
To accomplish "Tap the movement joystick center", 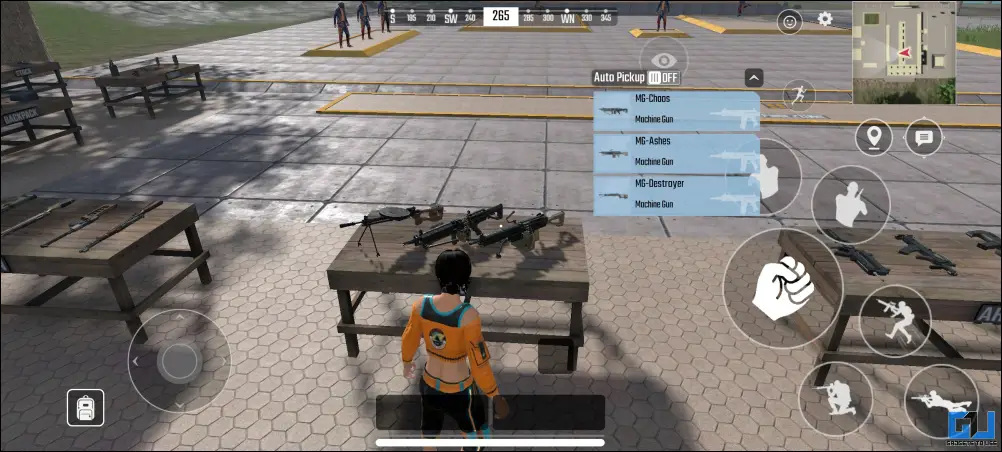I will click(179, 361).
